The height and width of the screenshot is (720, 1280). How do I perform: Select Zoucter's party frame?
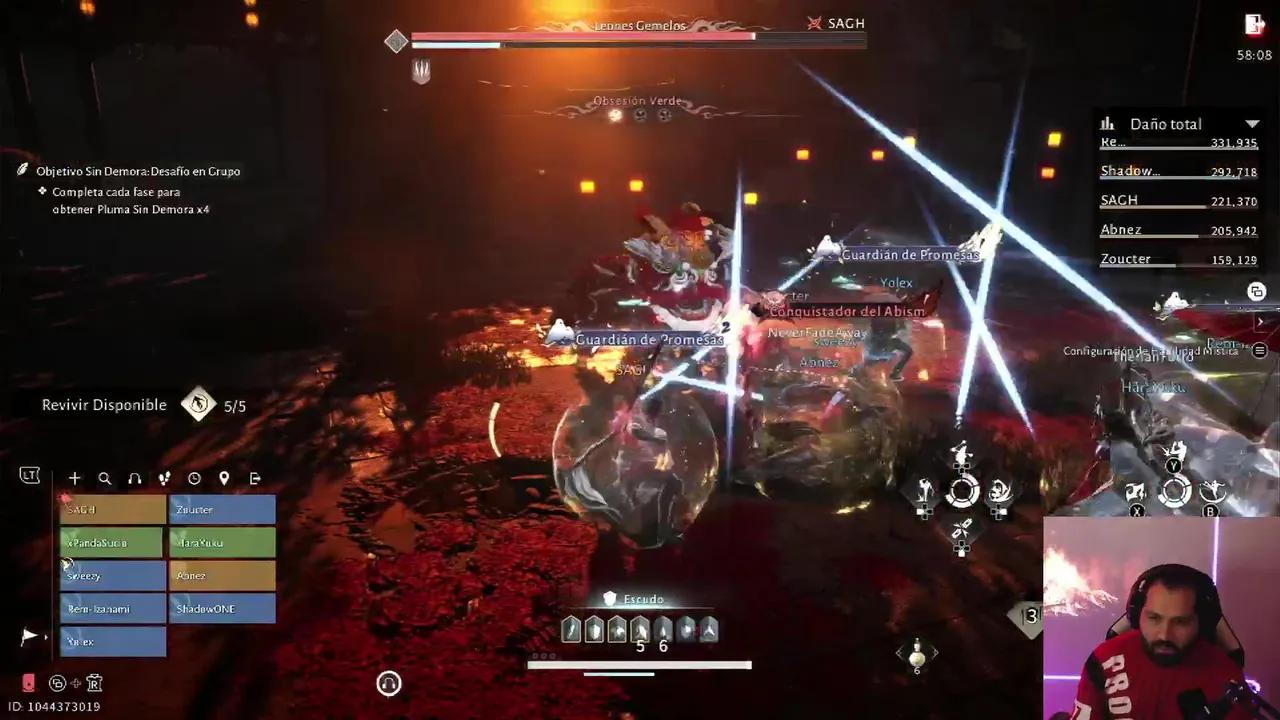tap(222, 510)
